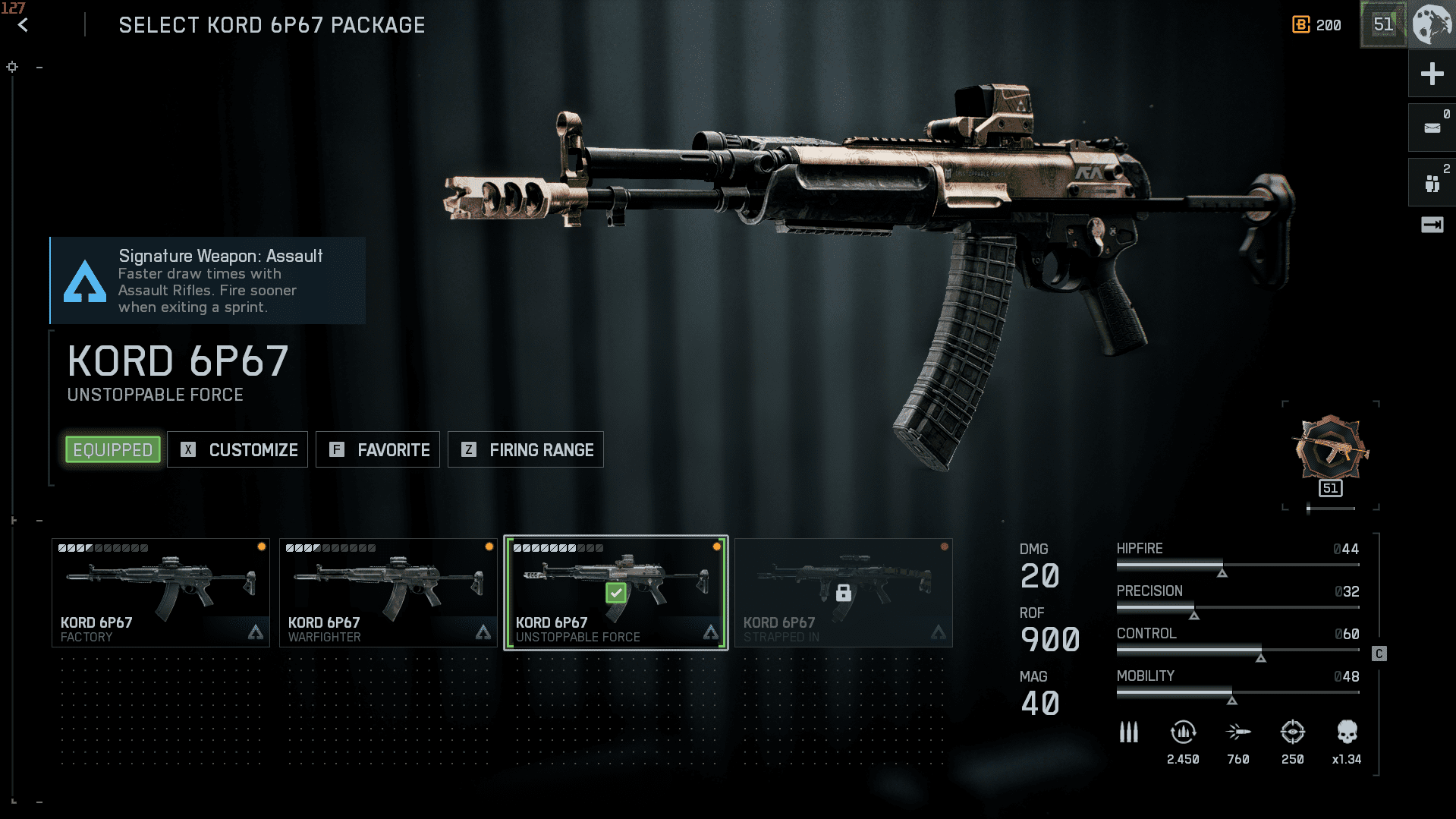Select the player rank 51 badge

pos(1383,25)
